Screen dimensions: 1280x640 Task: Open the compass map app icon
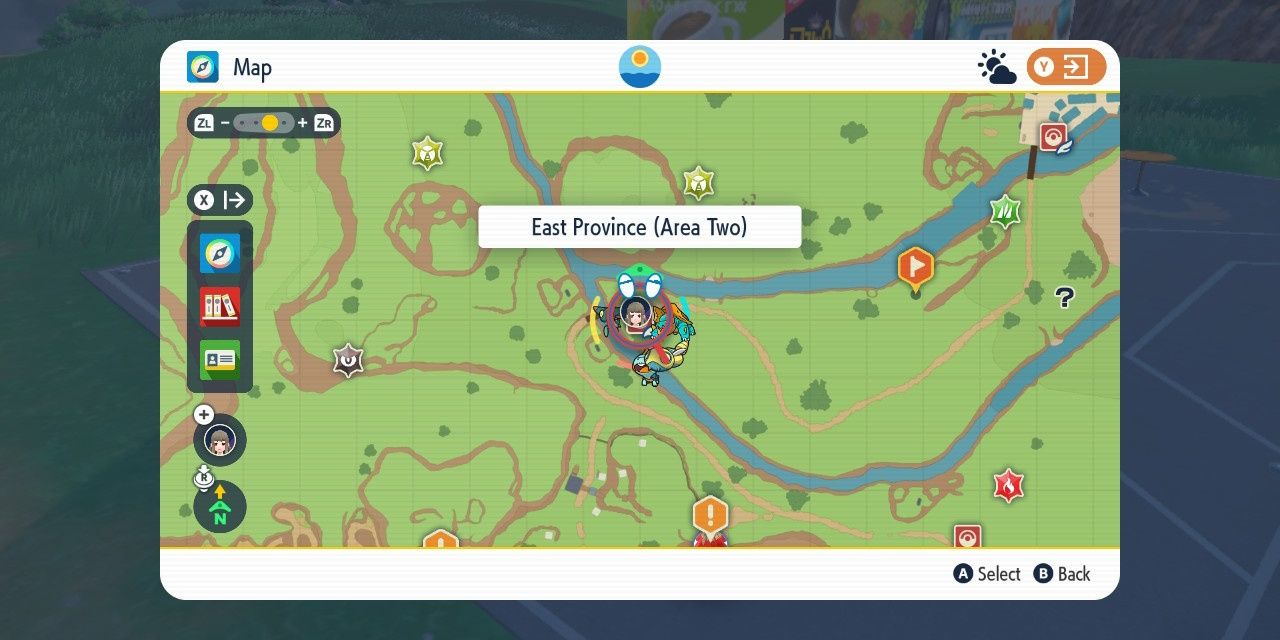(220, 254)
